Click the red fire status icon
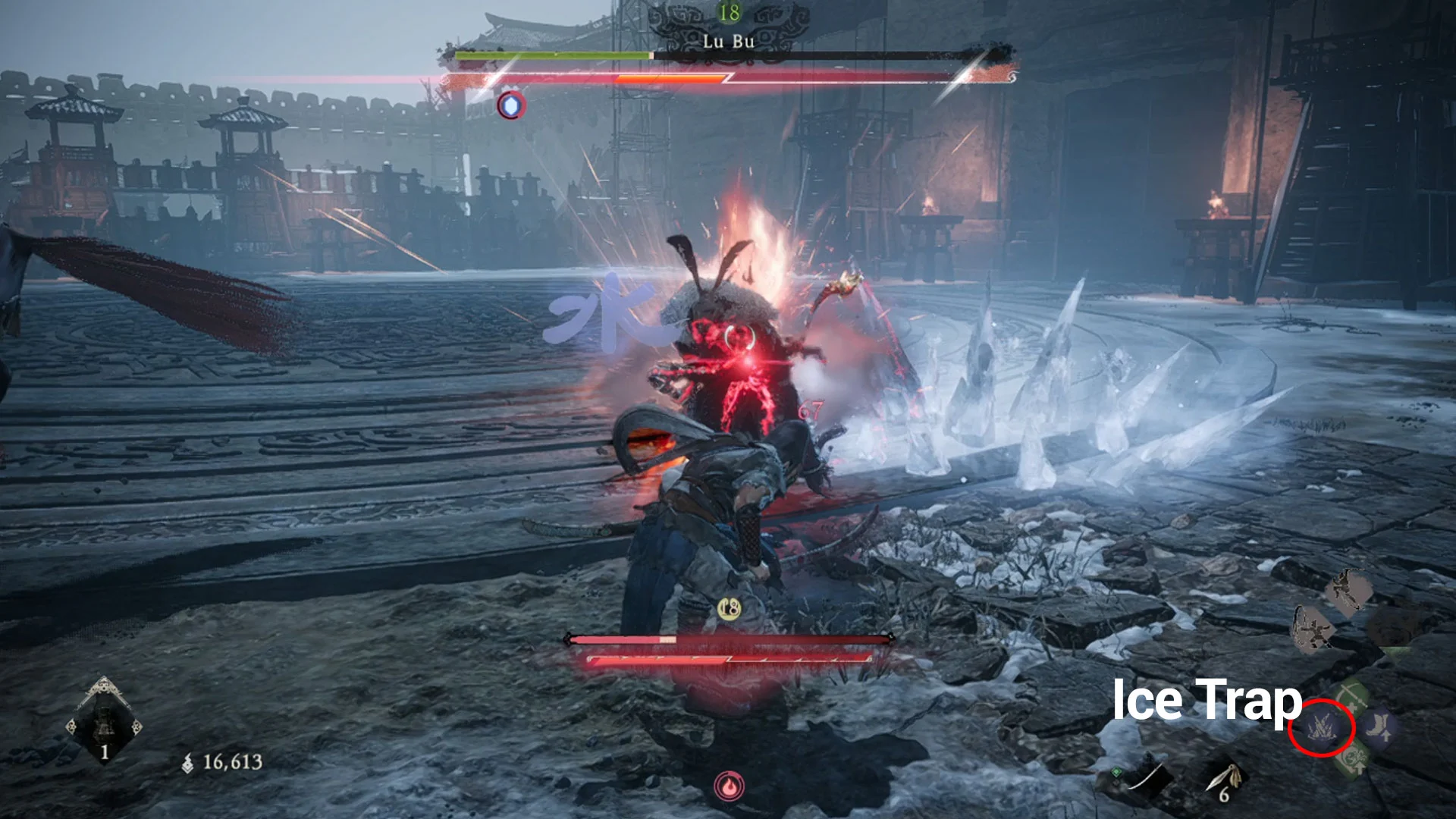1456x819 pixels. coord(729,786)
